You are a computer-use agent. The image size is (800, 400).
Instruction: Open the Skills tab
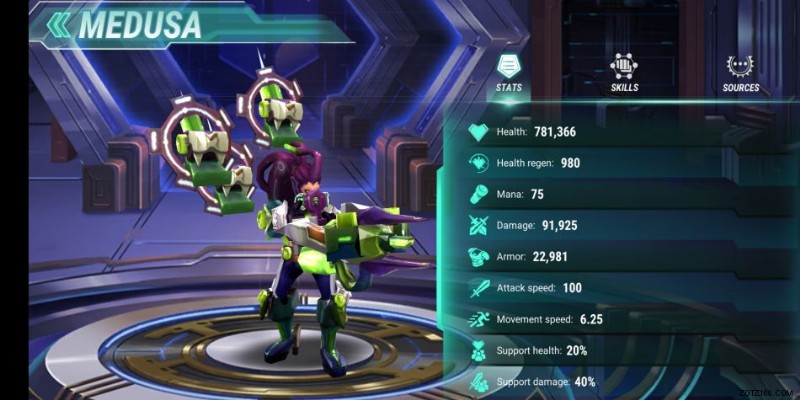624,73
